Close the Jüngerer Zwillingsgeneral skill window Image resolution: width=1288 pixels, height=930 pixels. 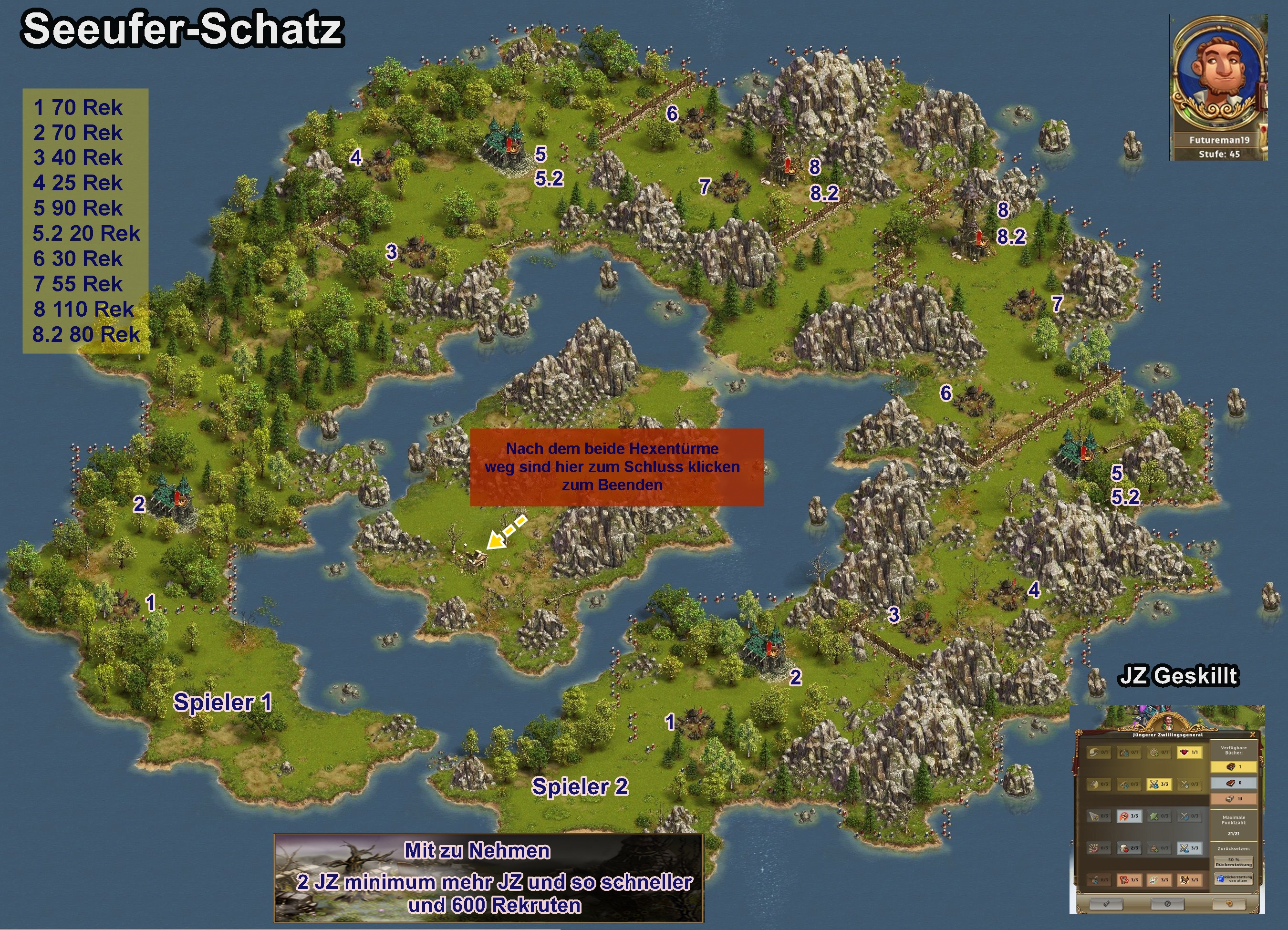[x=1252, y=734]
